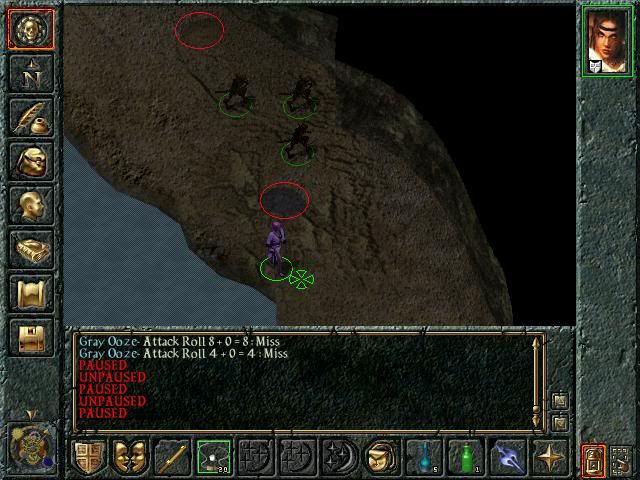Click the red-highlighted button at bottom right
This screenshot has width=640, height=480.
(x=593, y=458)
